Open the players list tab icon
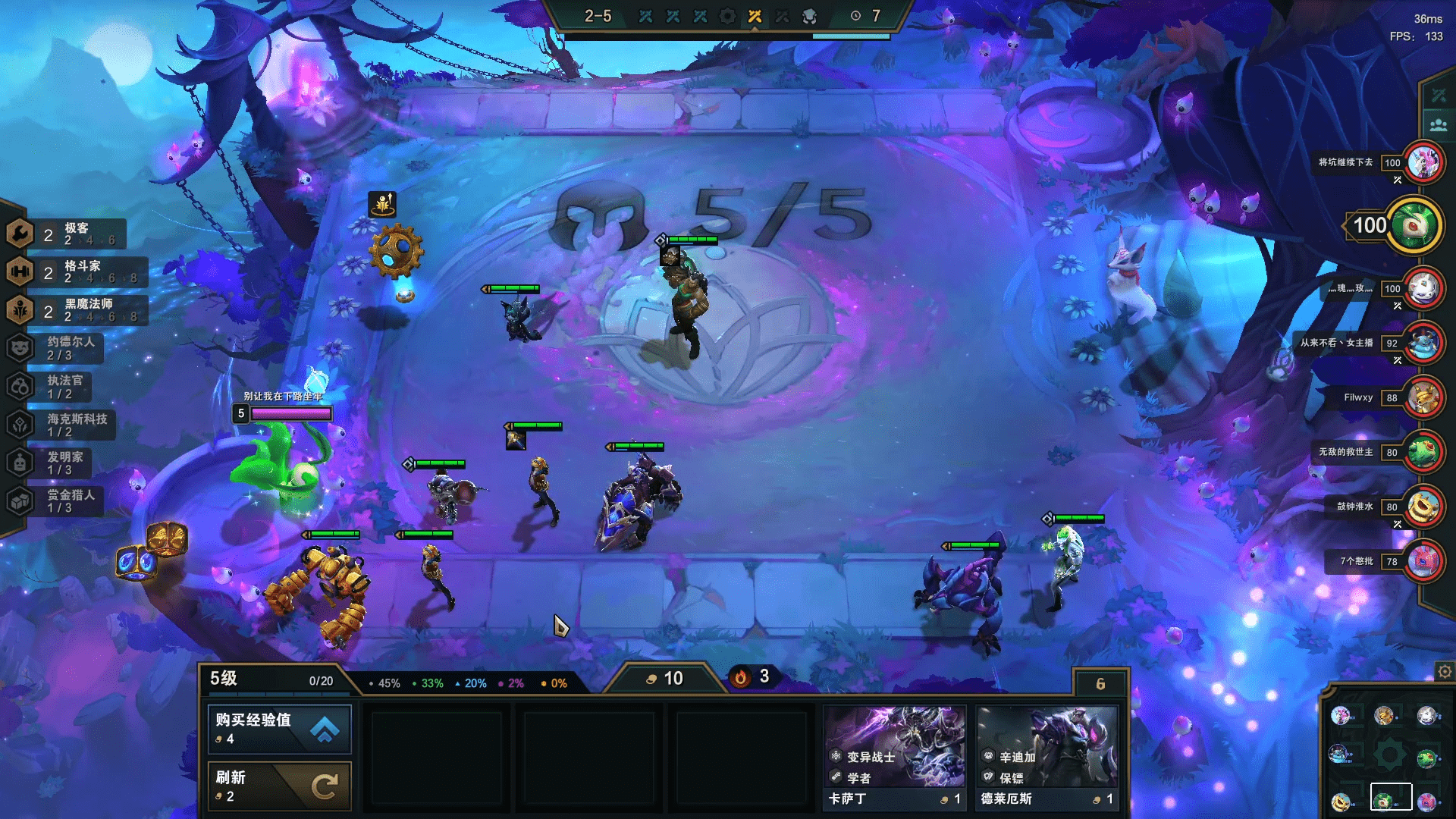 pyautogui.click(x=1438, y=125)
